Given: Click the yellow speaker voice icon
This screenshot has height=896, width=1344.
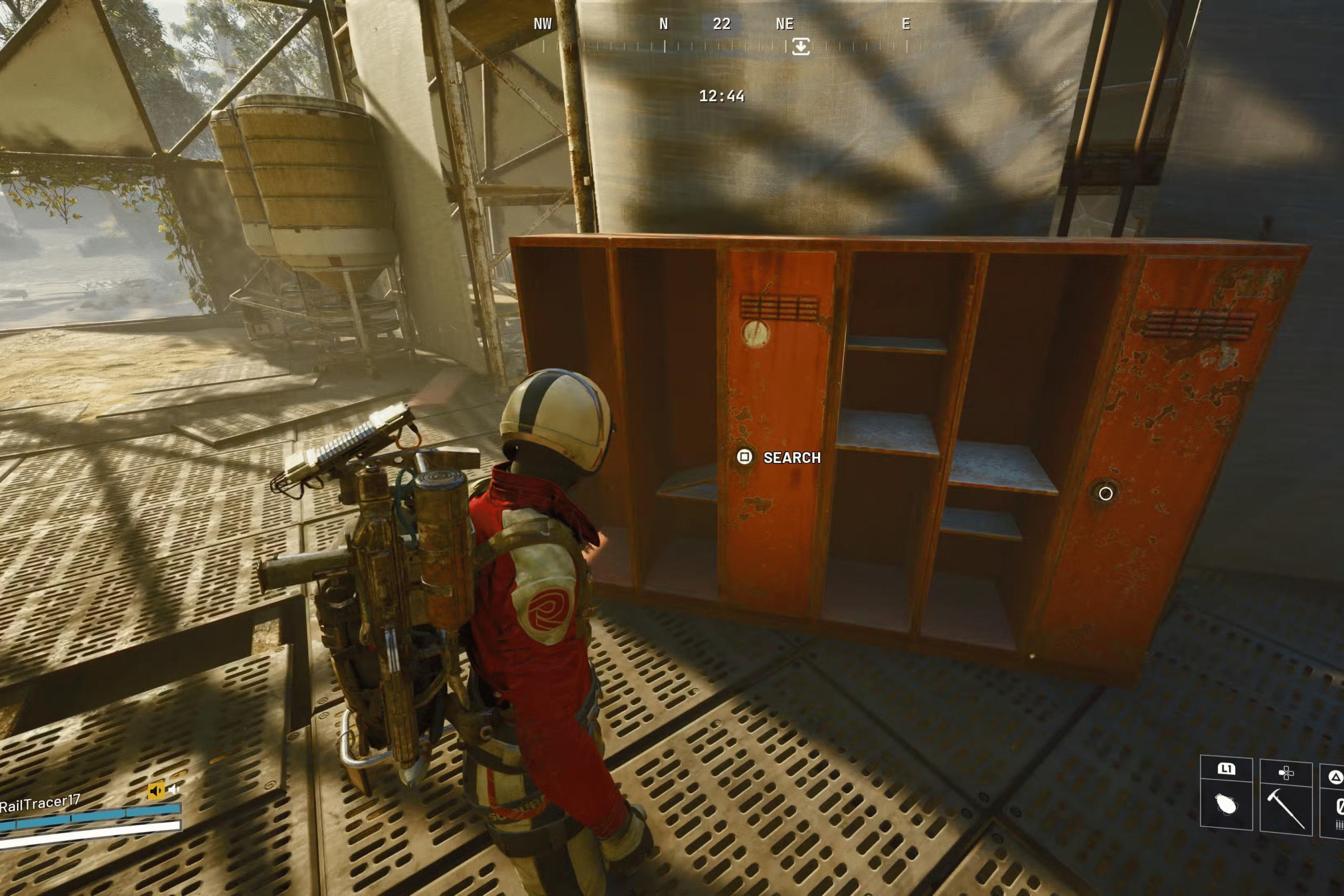Looking at the screenshot, I should [155, 791].
